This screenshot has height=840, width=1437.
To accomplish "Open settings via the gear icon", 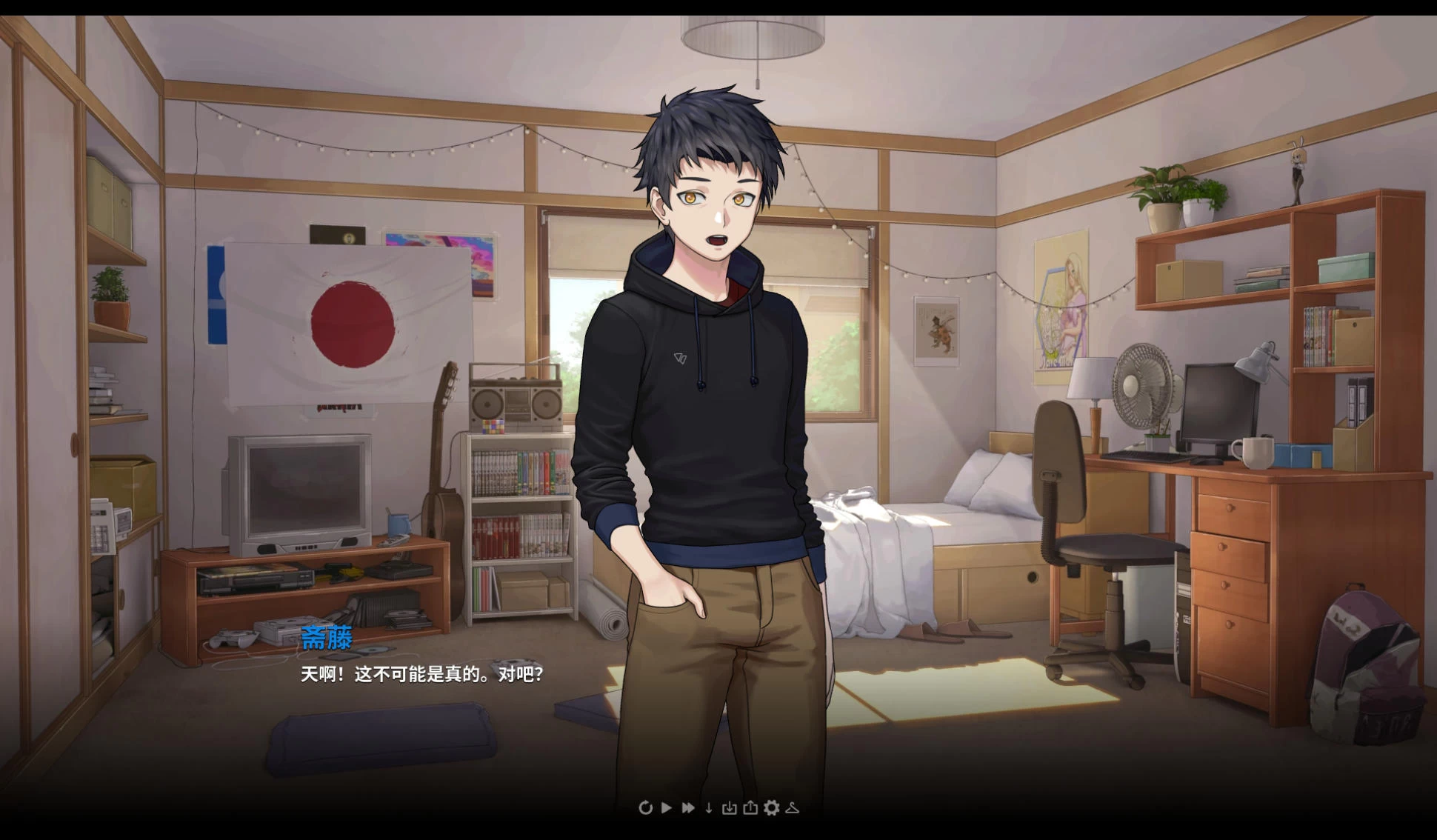I will (771, 808).
